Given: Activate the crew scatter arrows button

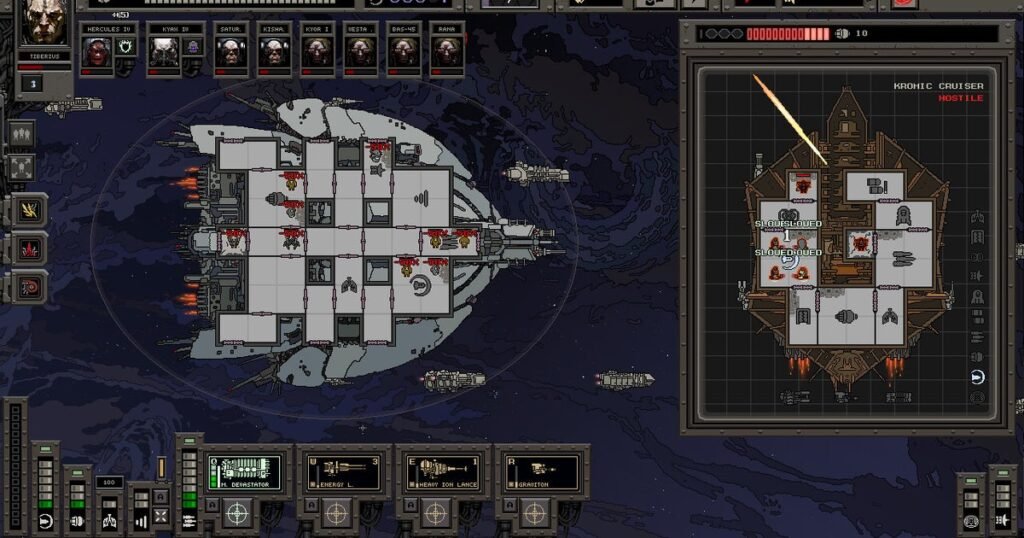Looking at the screenshot, I should tap(21, 167).
